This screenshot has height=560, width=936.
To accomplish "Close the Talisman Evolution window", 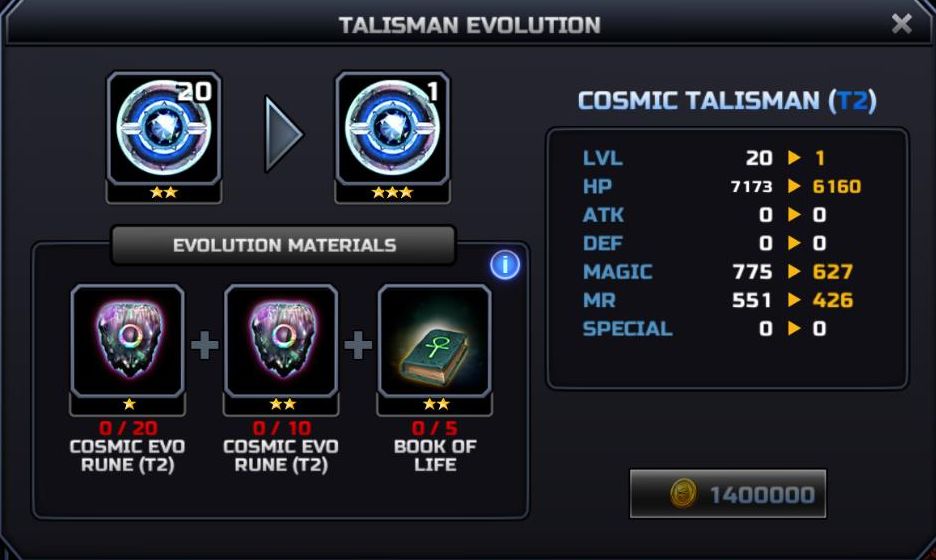I will coord(901,23).
